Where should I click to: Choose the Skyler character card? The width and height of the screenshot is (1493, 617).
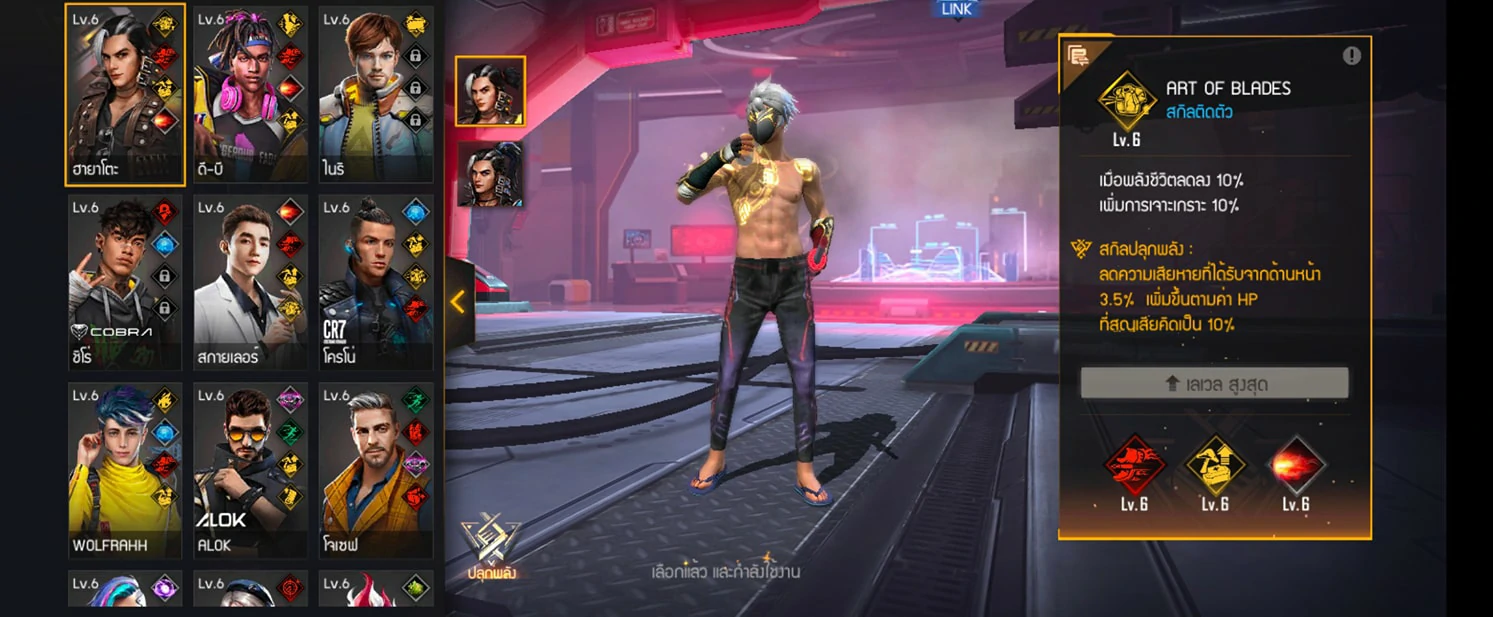coord(250,283)
